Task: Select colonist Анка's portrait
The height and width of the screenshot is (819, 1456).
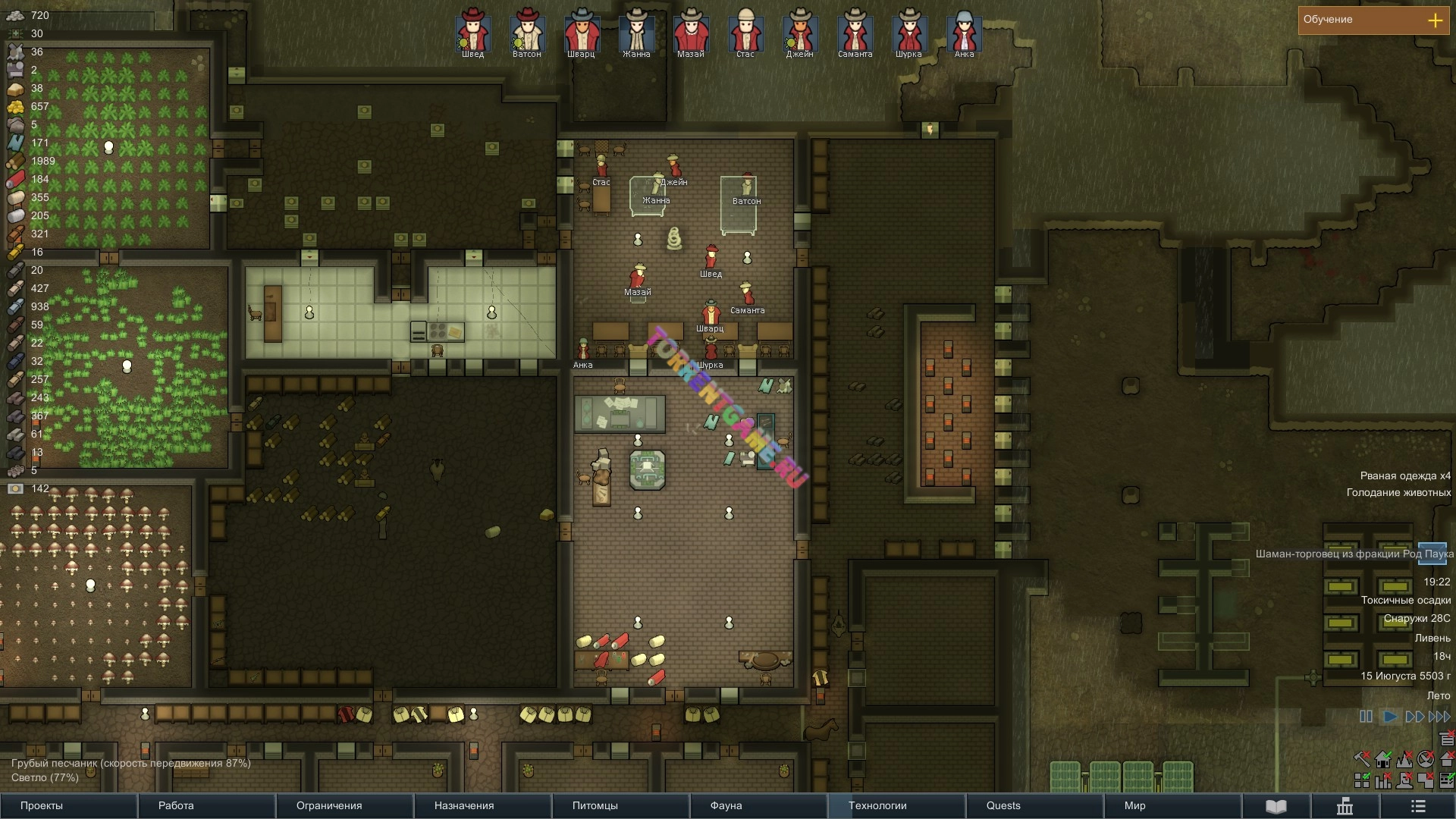Action: pyautogui.click(x=964, y=32)
